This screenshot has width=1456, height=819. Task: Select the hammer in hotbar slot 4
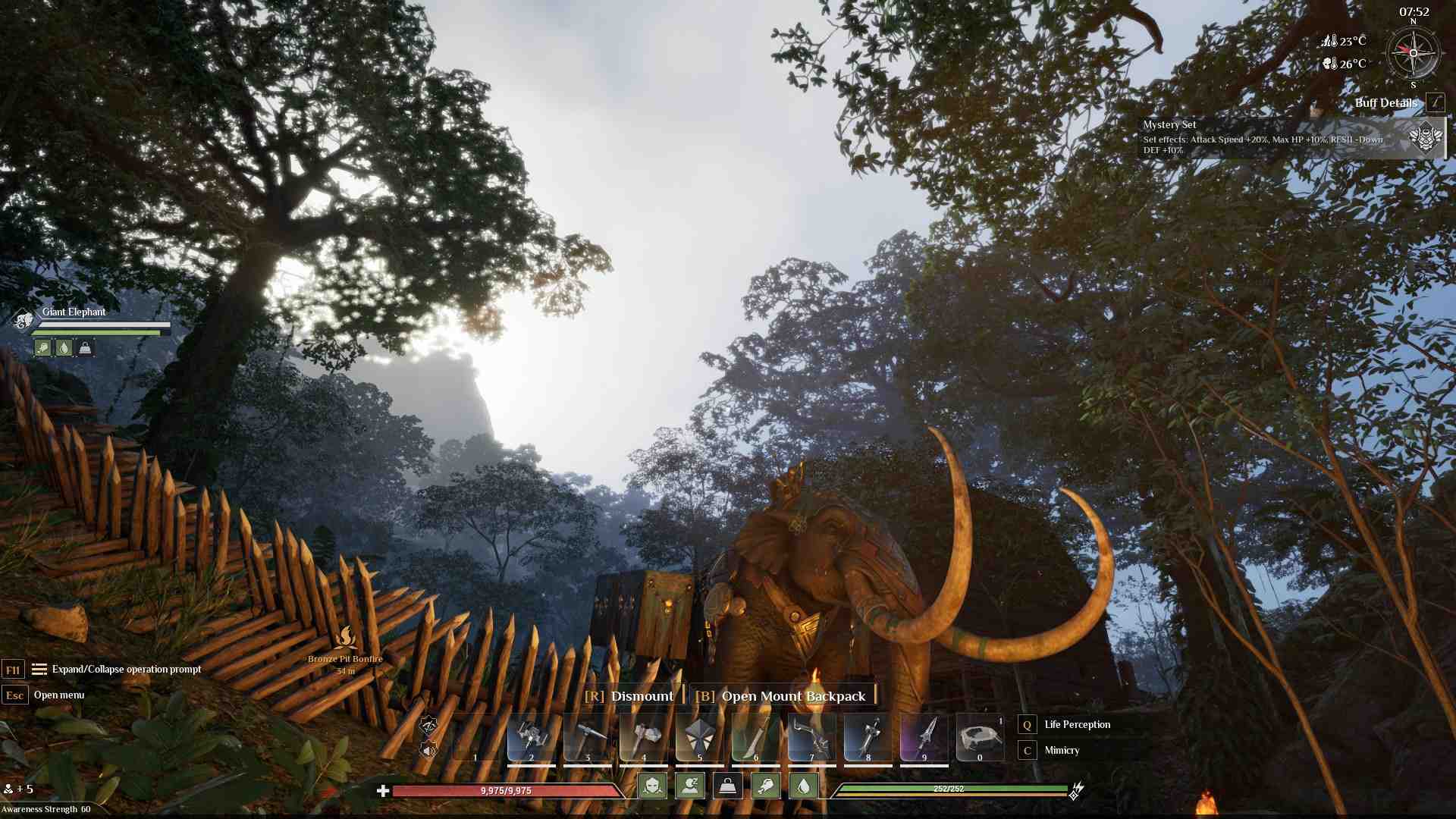click(645, 734)
